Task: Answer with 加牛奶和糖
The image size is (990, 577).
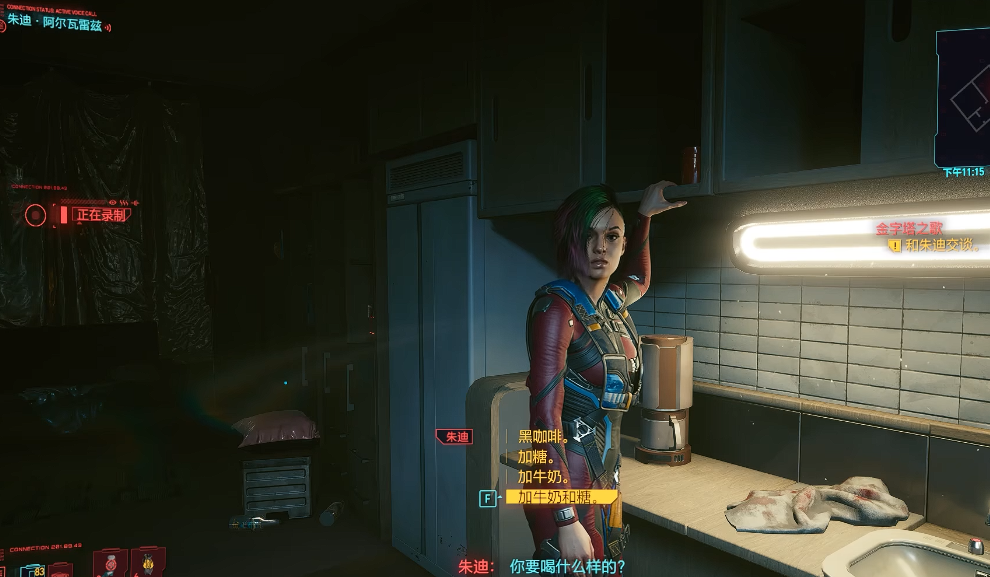Action: pyautogui.click(x=560, y=497)
